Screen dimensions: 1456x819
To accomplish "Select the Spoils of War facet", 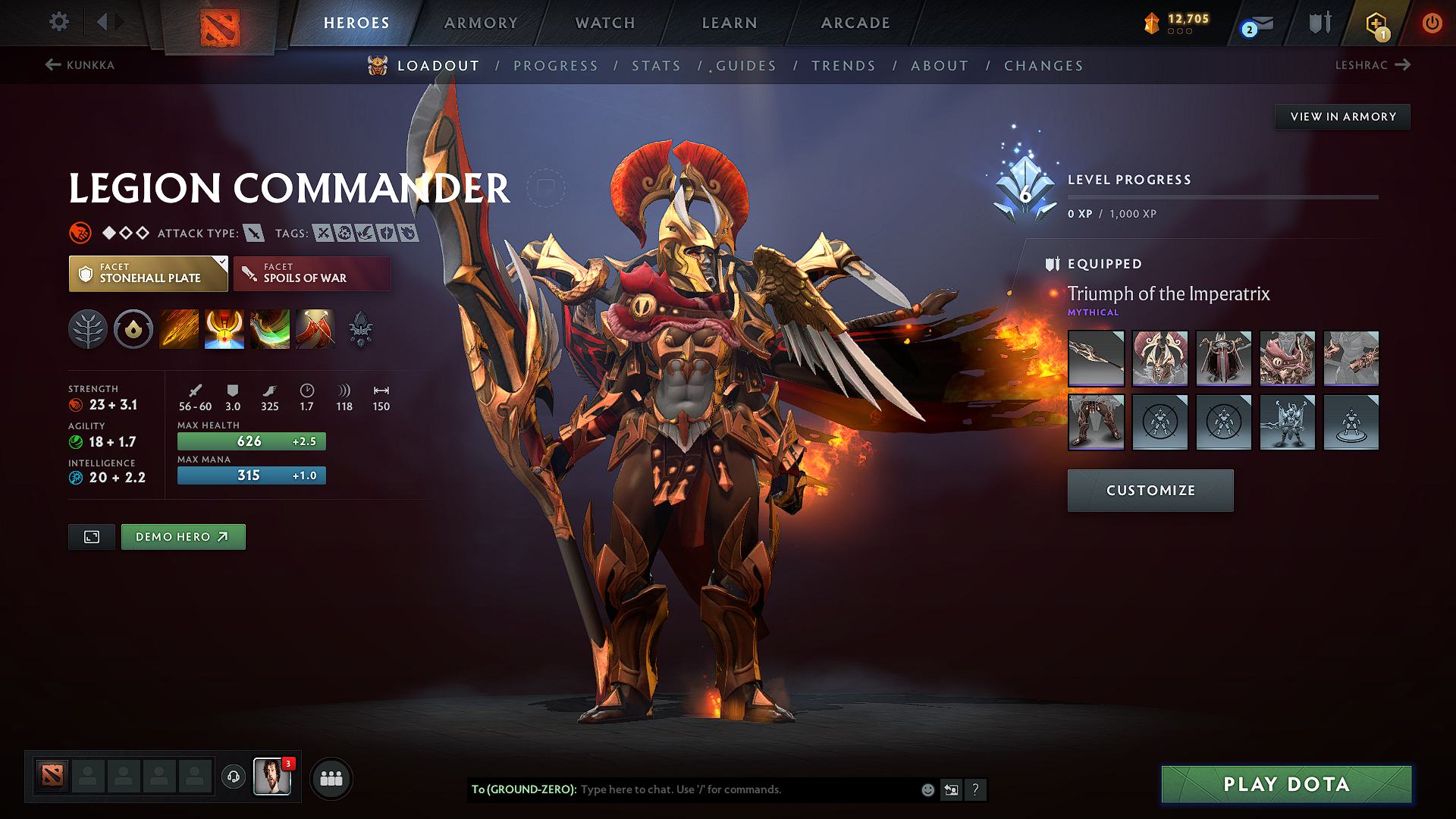I will (x=312, y=273).
